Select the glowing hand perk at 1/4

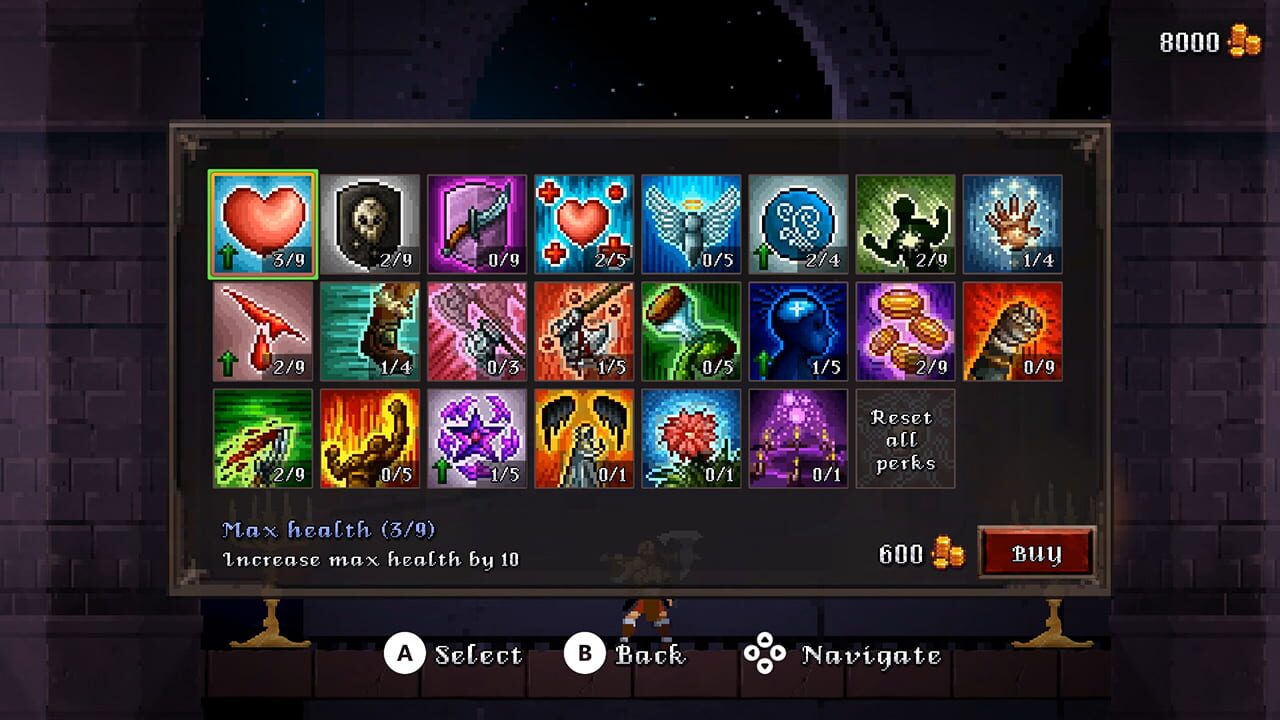[x=1012, y=218]
